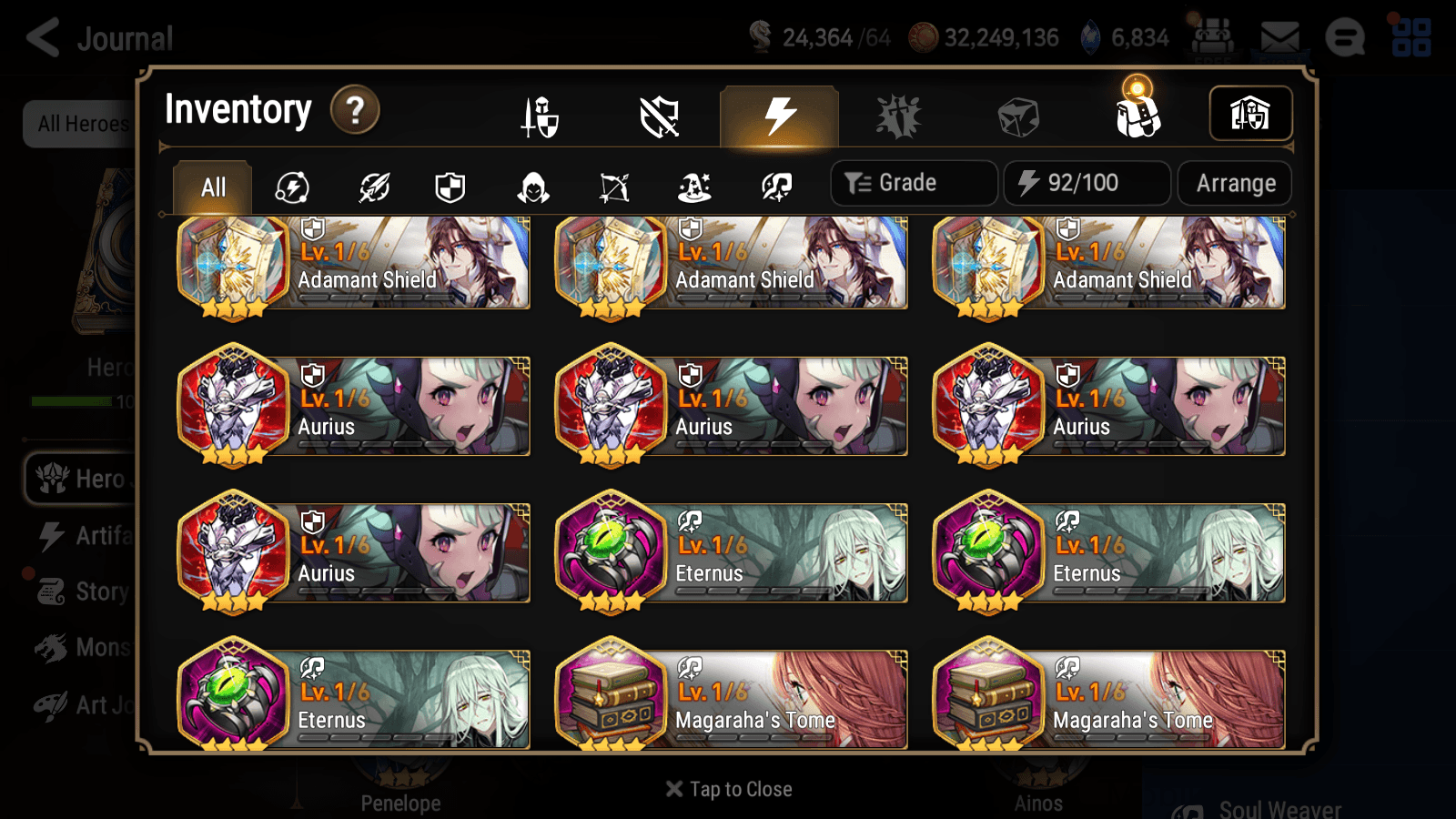Tap the Inventory help question mark
Viewport: 1456px width, 819px height.
(x=354, y=109)
